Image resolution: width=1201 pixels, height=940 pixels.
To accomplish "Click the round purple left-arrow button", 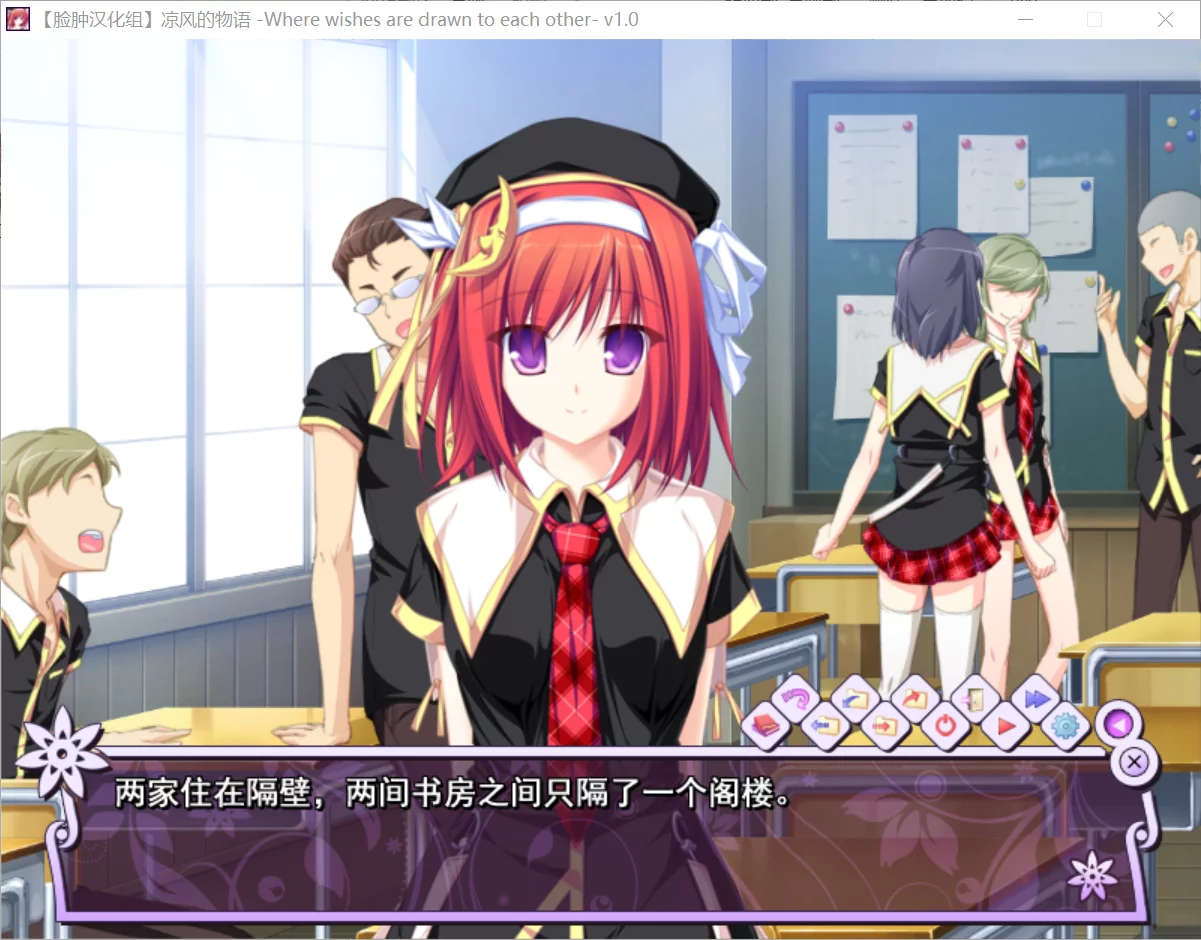I will tap(1118, 723).
